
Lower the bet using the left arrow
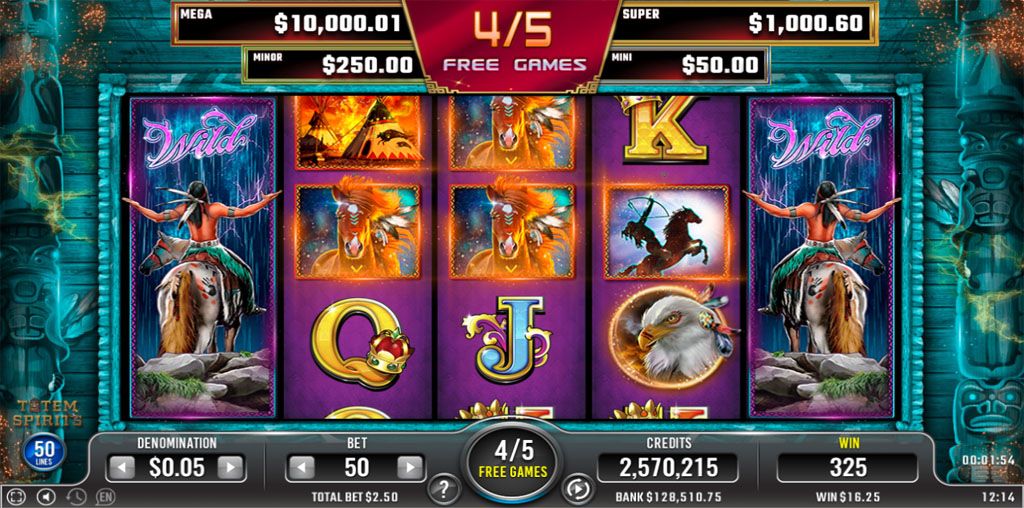click(300, 467)
